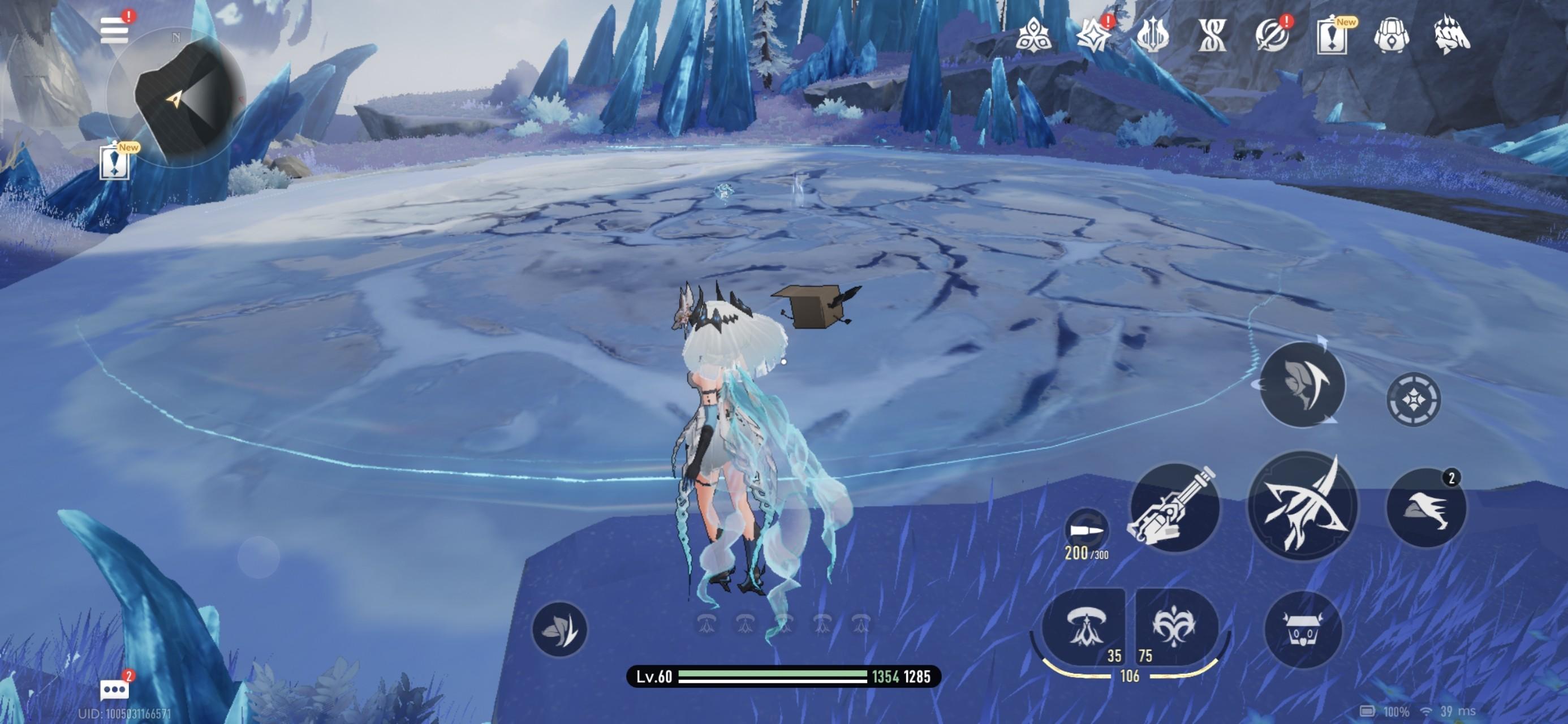Open the star emblem icon with red alert
Viewport: 1568px width, 724px height.
pyautogui.click(x=1093, y=35)
